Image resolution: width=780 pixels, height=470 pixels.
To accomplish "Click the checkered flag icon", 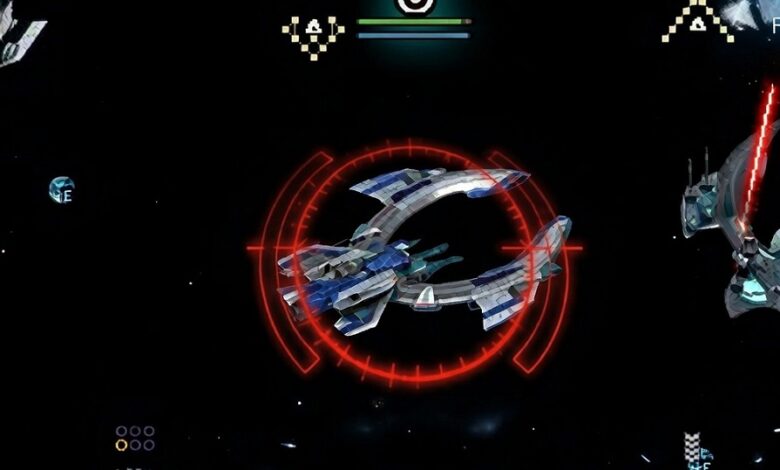I will pyautogui.click(x=691, y=446).
